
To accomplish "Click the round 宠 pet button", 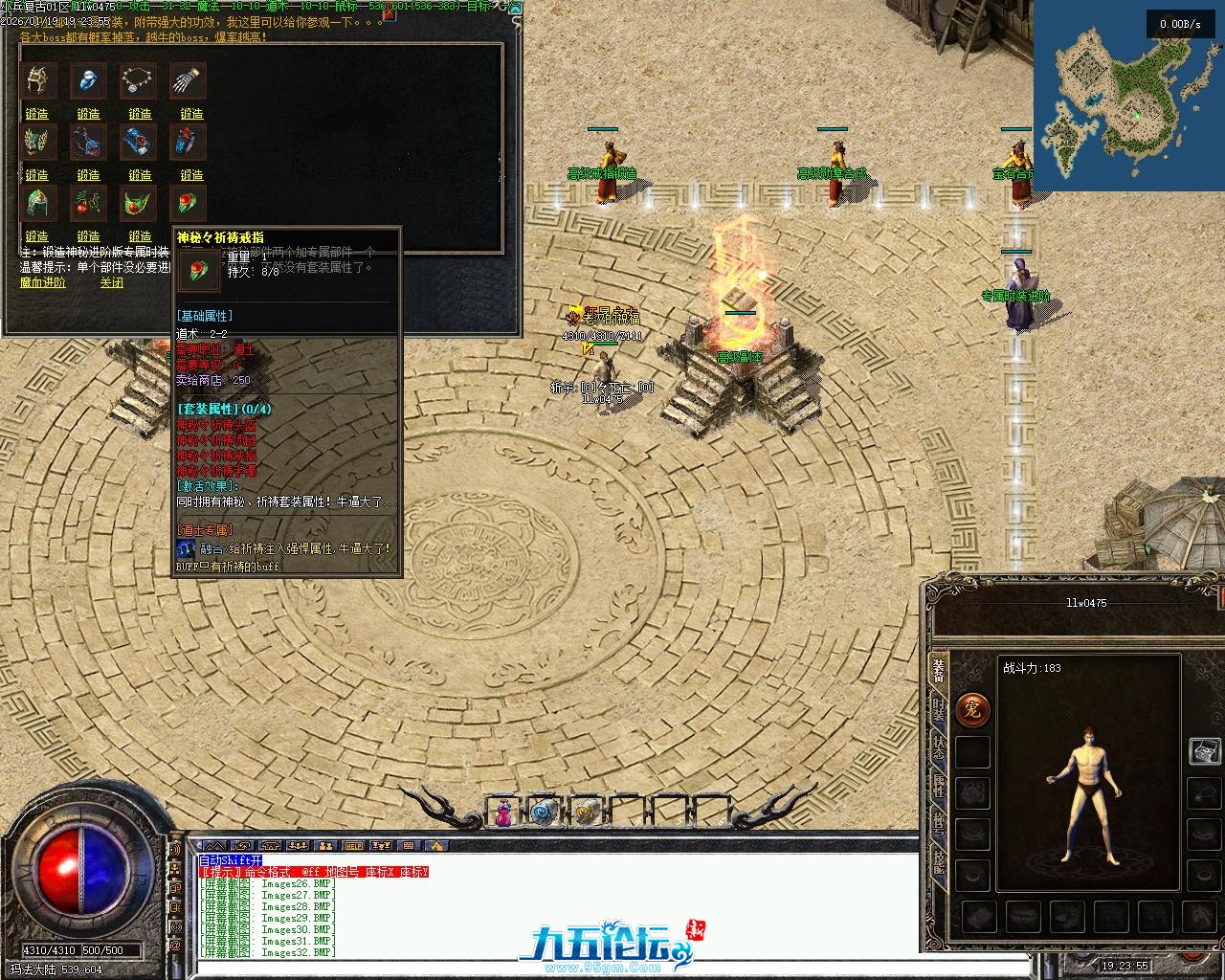I will [x=972, y=710].
